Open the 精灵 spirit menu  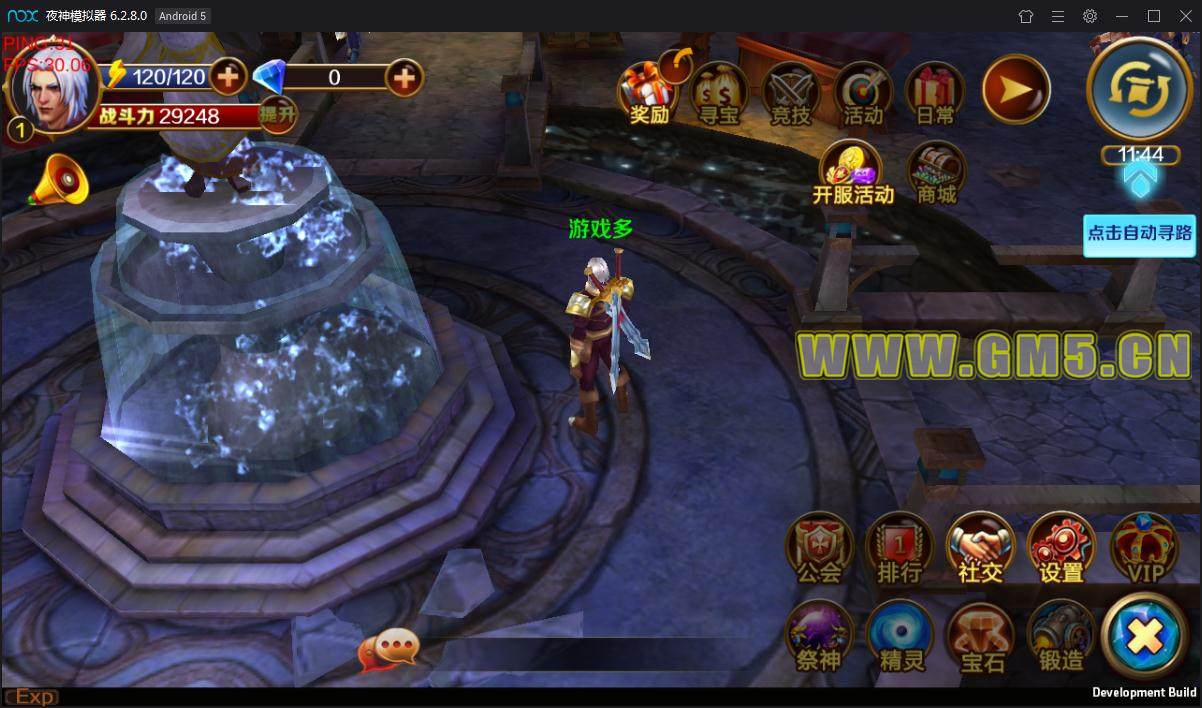(900, 637)
